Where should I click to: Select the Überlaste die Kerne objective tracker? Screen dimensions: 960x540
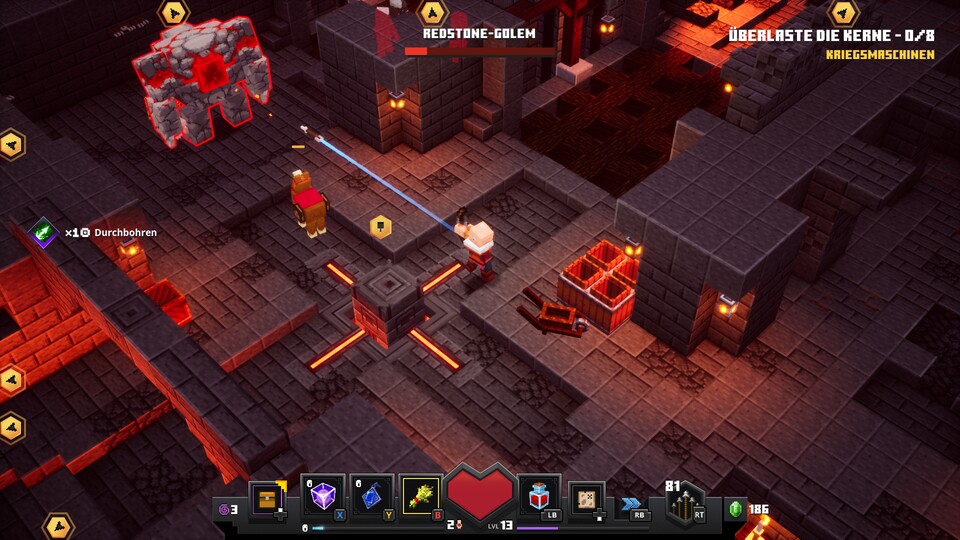coord(831,35)
